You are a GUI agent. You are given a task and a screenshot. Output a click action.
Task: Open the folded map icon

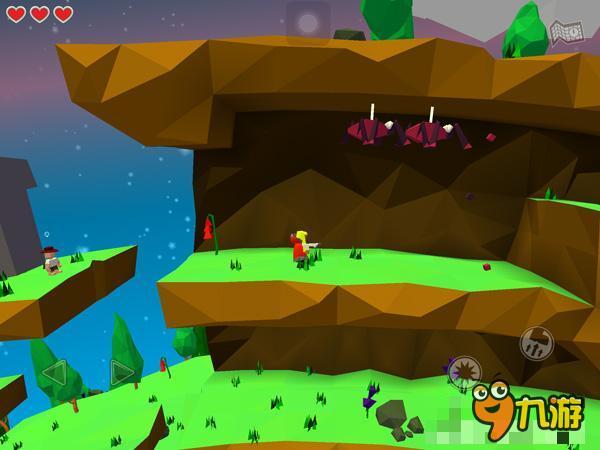click(x=564, y=33)
